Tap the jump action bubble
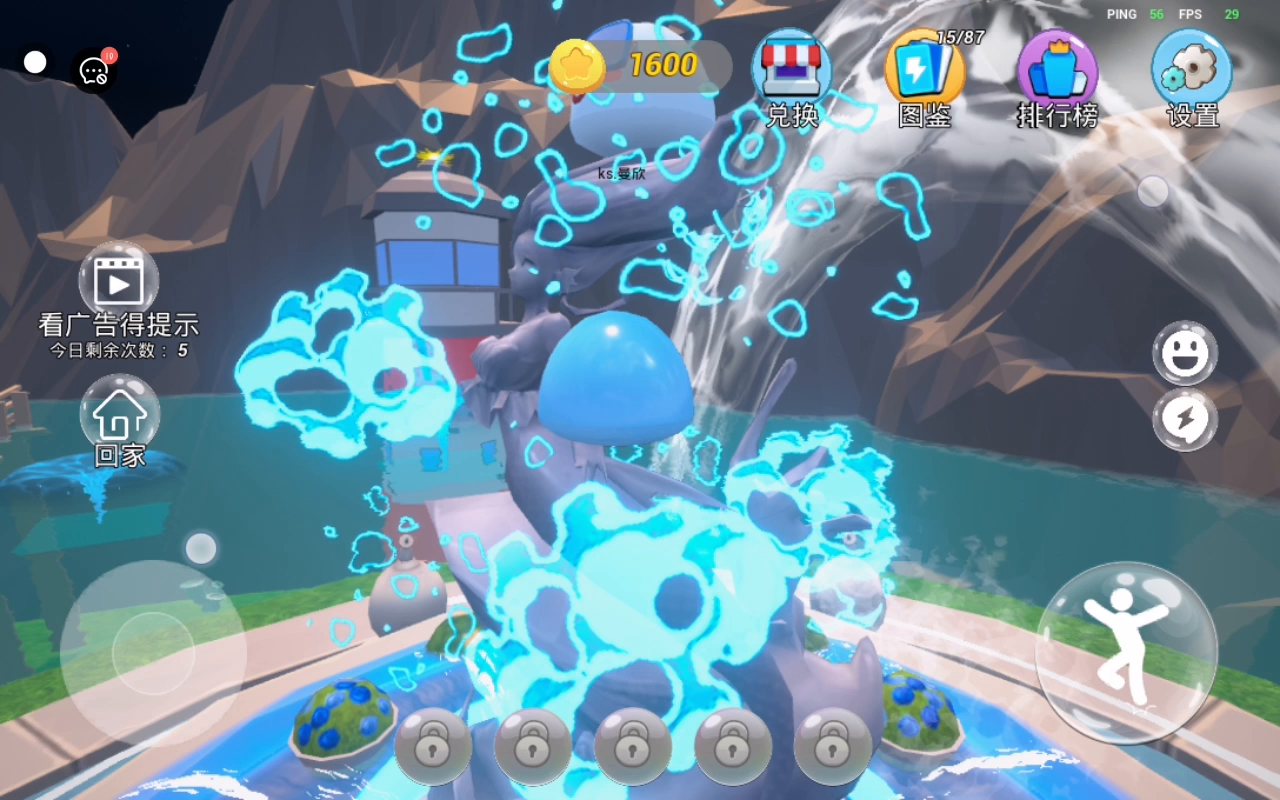The height and width of the screenshot is (800, 1280). pos(1126,652)
